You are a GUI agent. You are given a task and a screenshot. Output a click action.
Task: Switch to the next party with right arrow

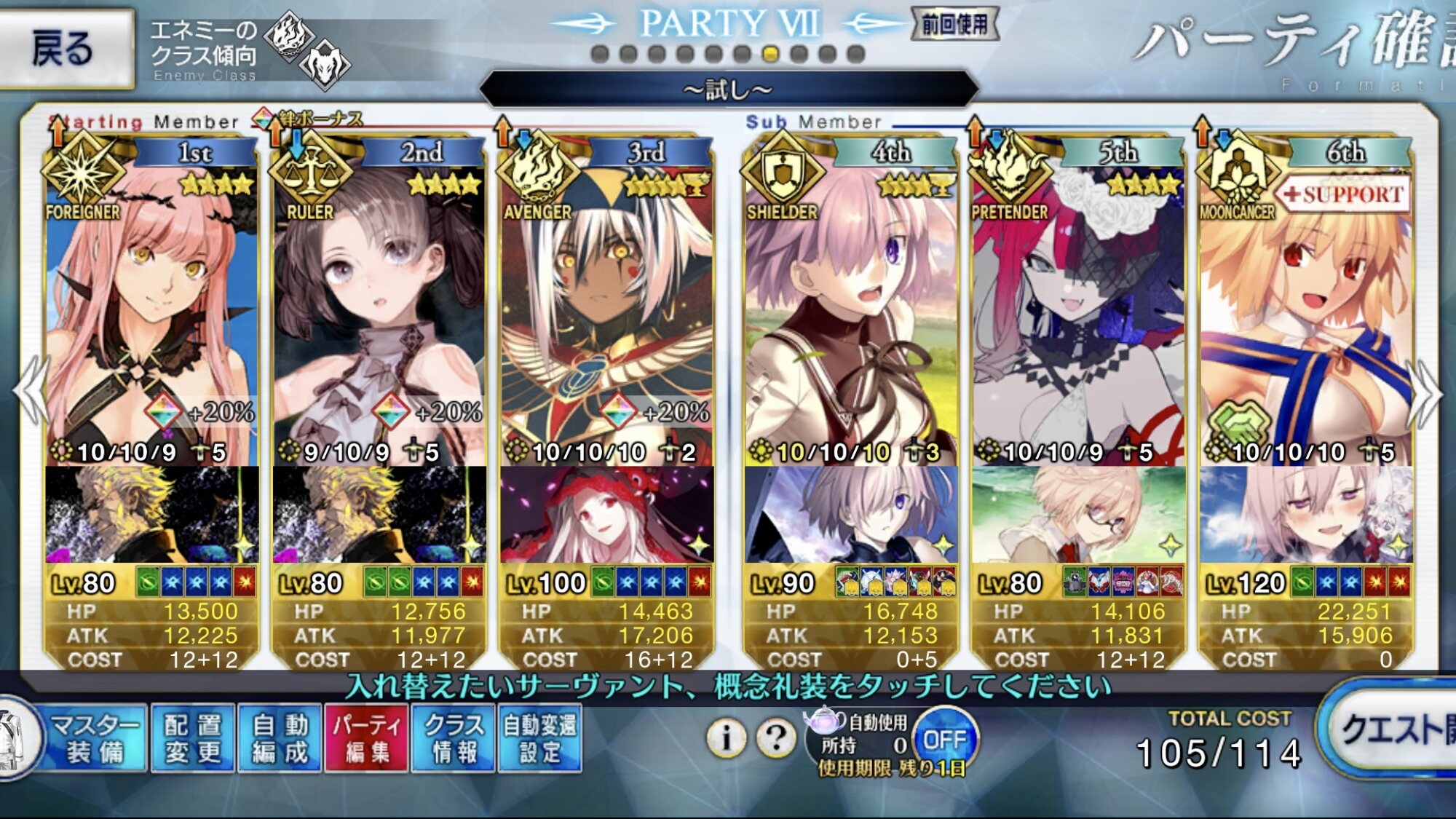(1425, 393)
